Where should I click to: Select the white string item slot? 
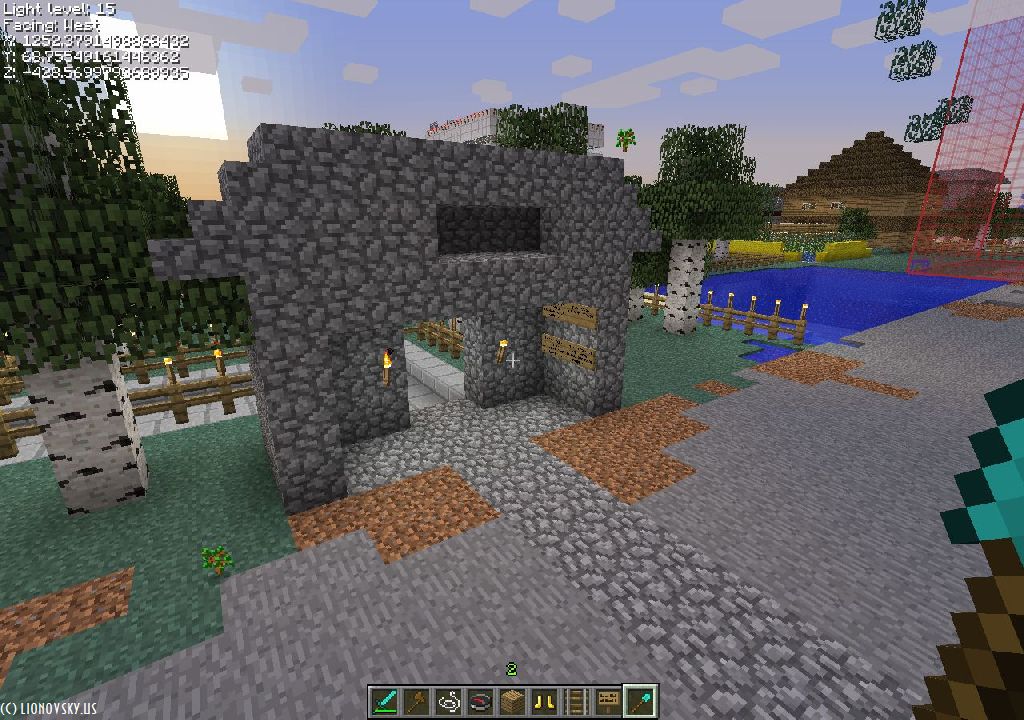(449, 701)
